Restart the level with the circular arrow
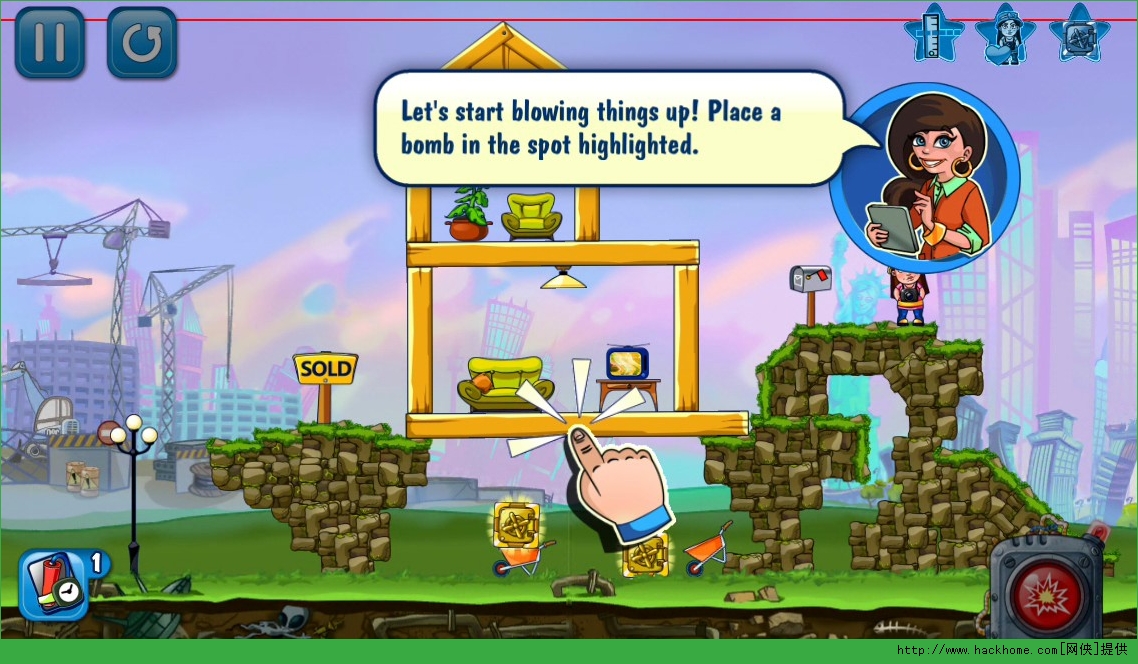Viewport: 1138px width, 664px height. point(142,42)
